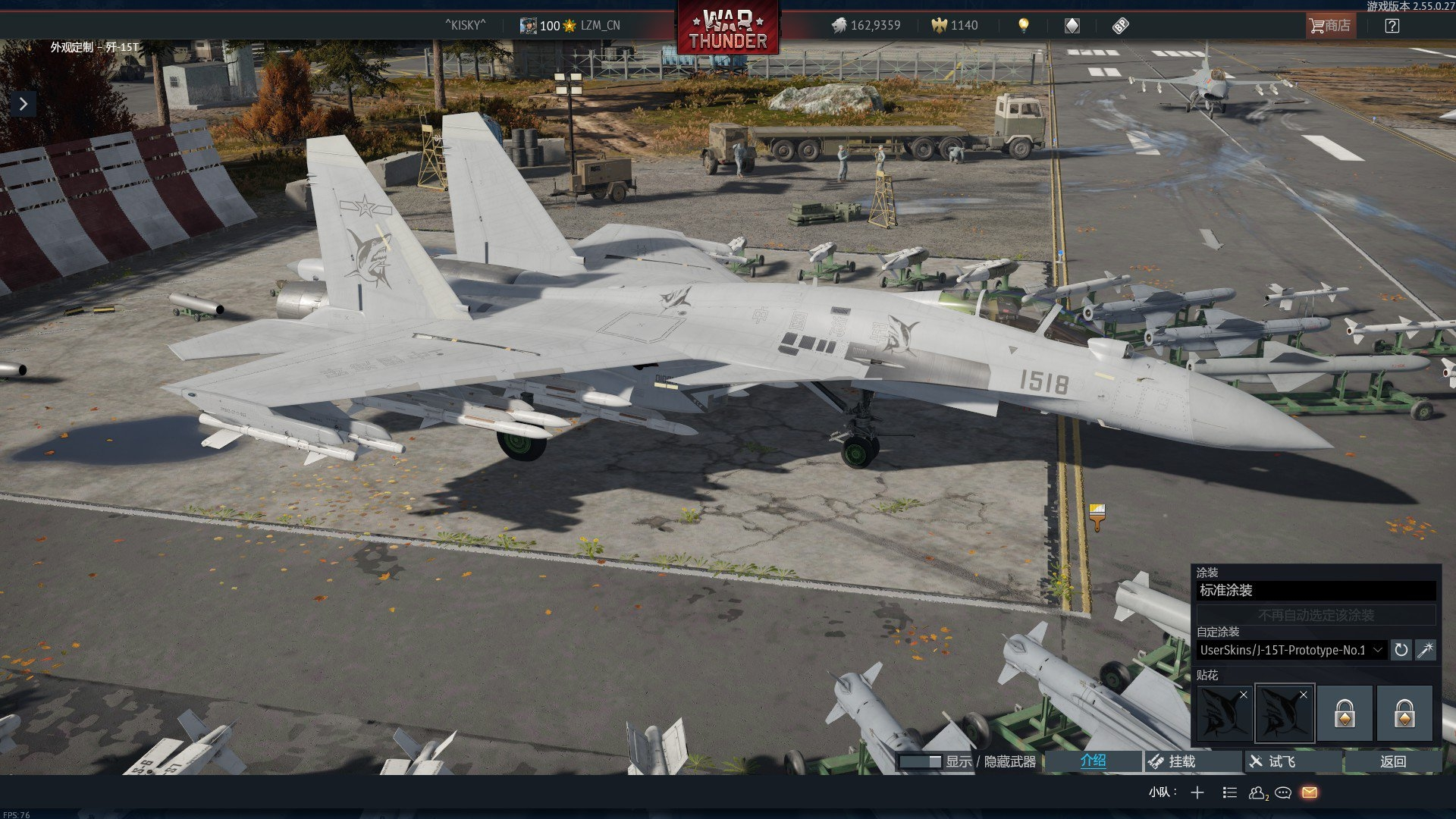Image resolution: width=1456 pixels, height=819 pixels.
Task: Expand the arrow panel on the left edge
Action: 24,104
